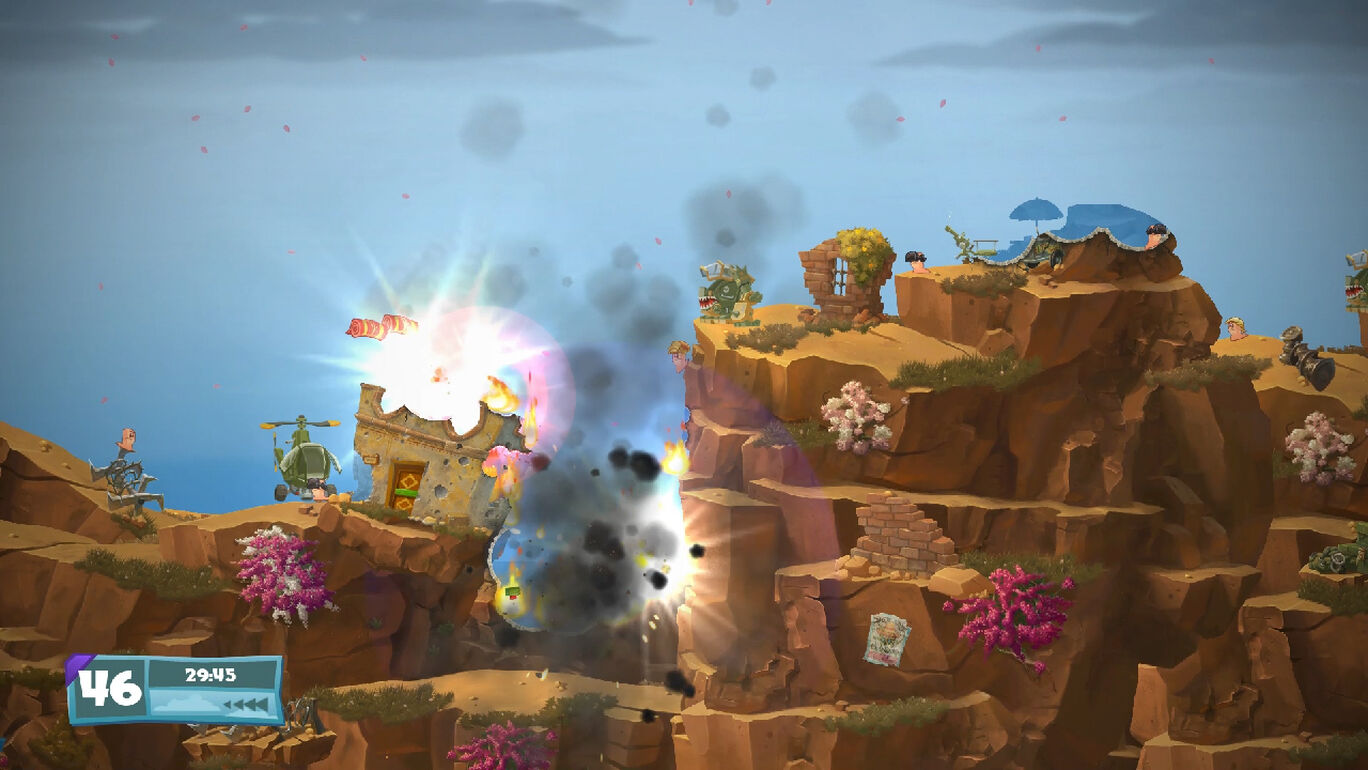Viewport: 1368px width, 770px height.
Task: Select the turn timer showing 46
Action: (110, 688)
